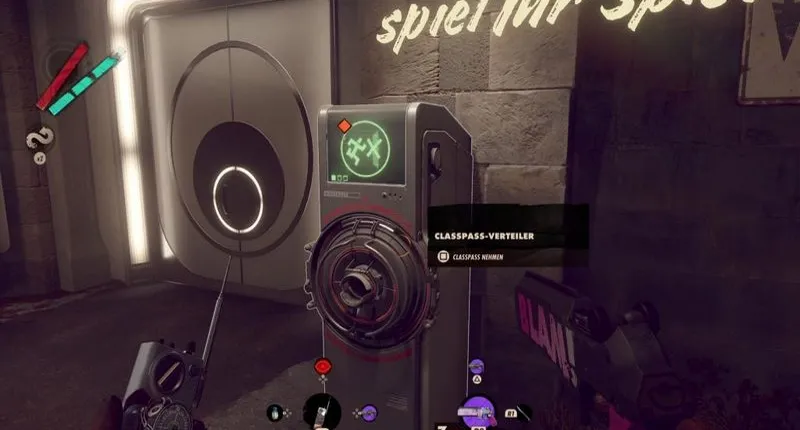Select the grenade gadget icon

pos(275,411)
